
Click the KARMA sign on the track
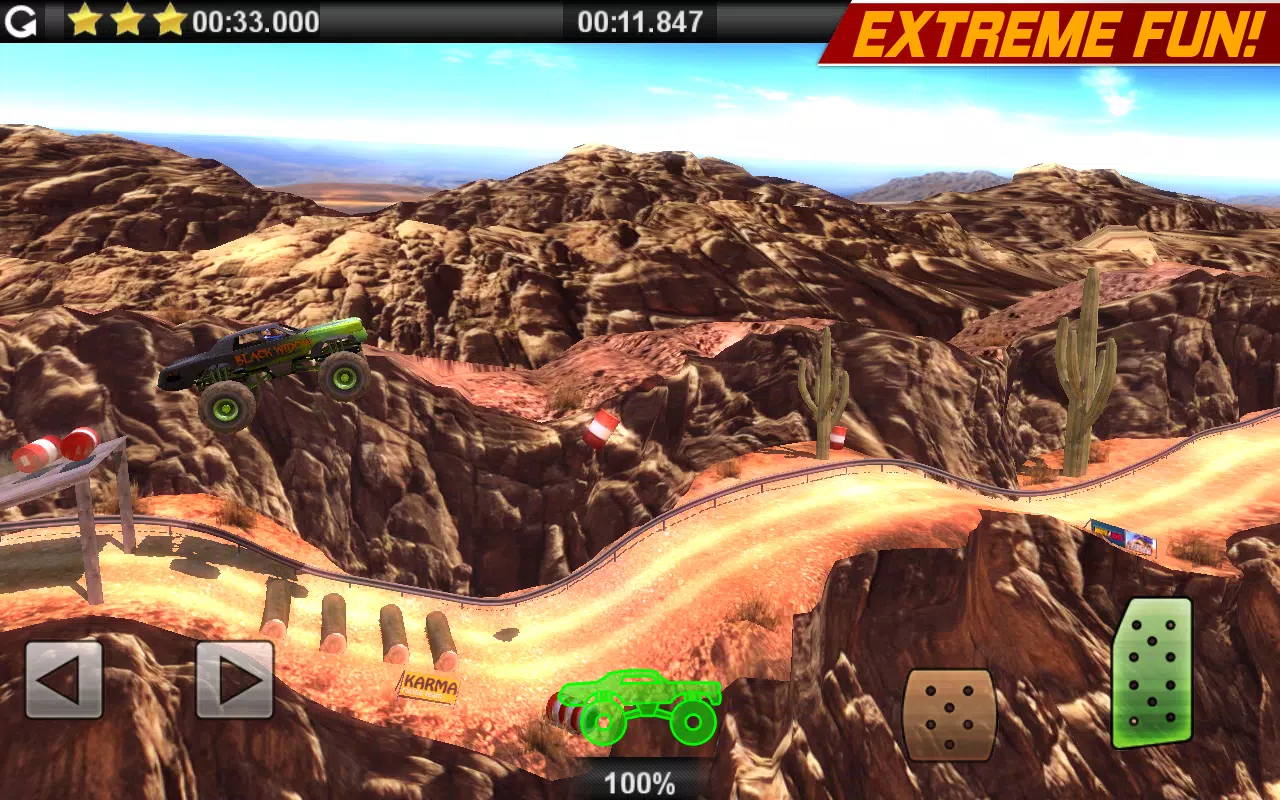430,686
